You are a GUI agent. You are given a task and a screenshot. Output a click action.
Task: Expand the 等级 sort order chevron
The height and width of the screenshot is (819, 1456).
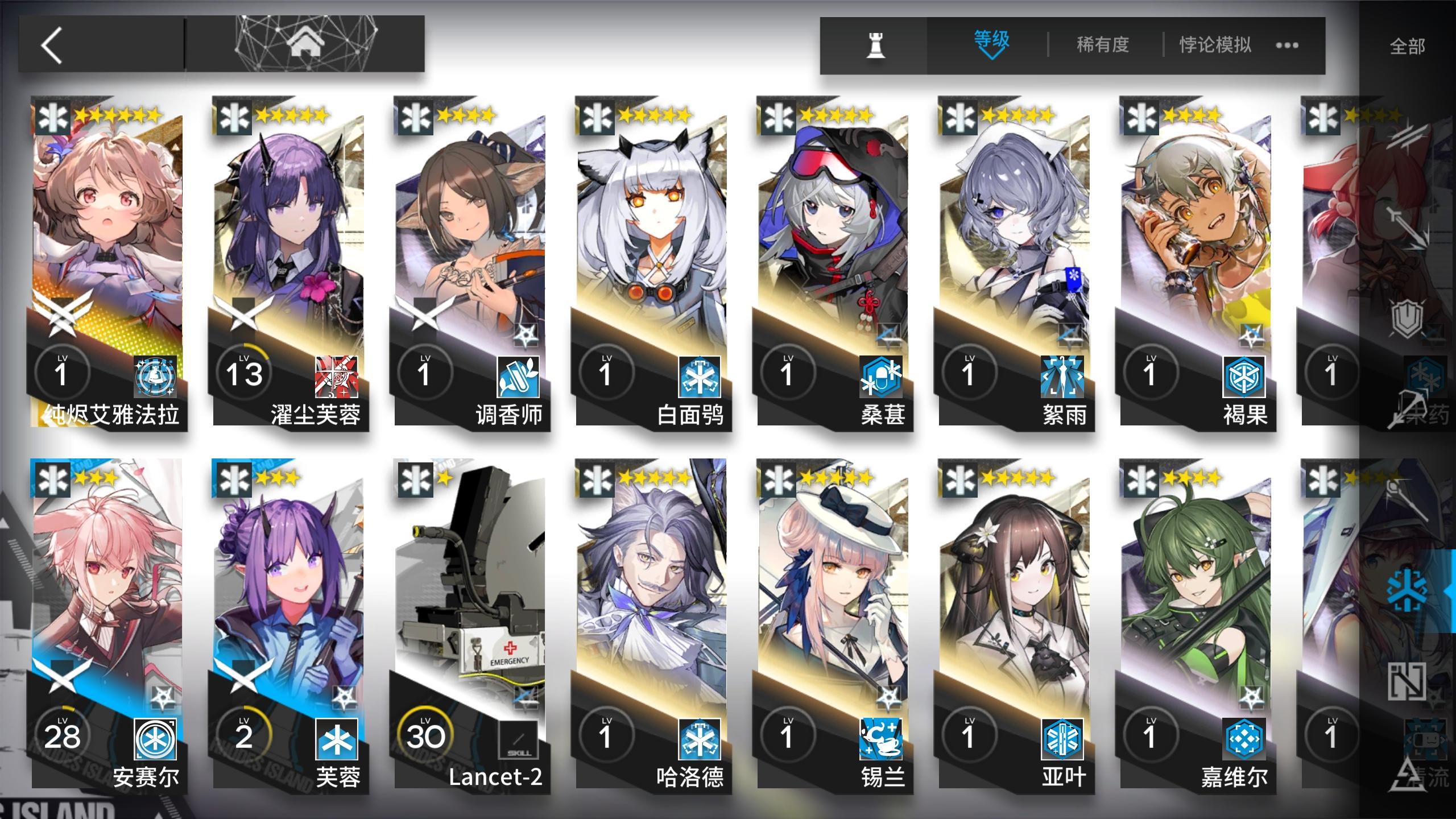[x=991, y=55]
